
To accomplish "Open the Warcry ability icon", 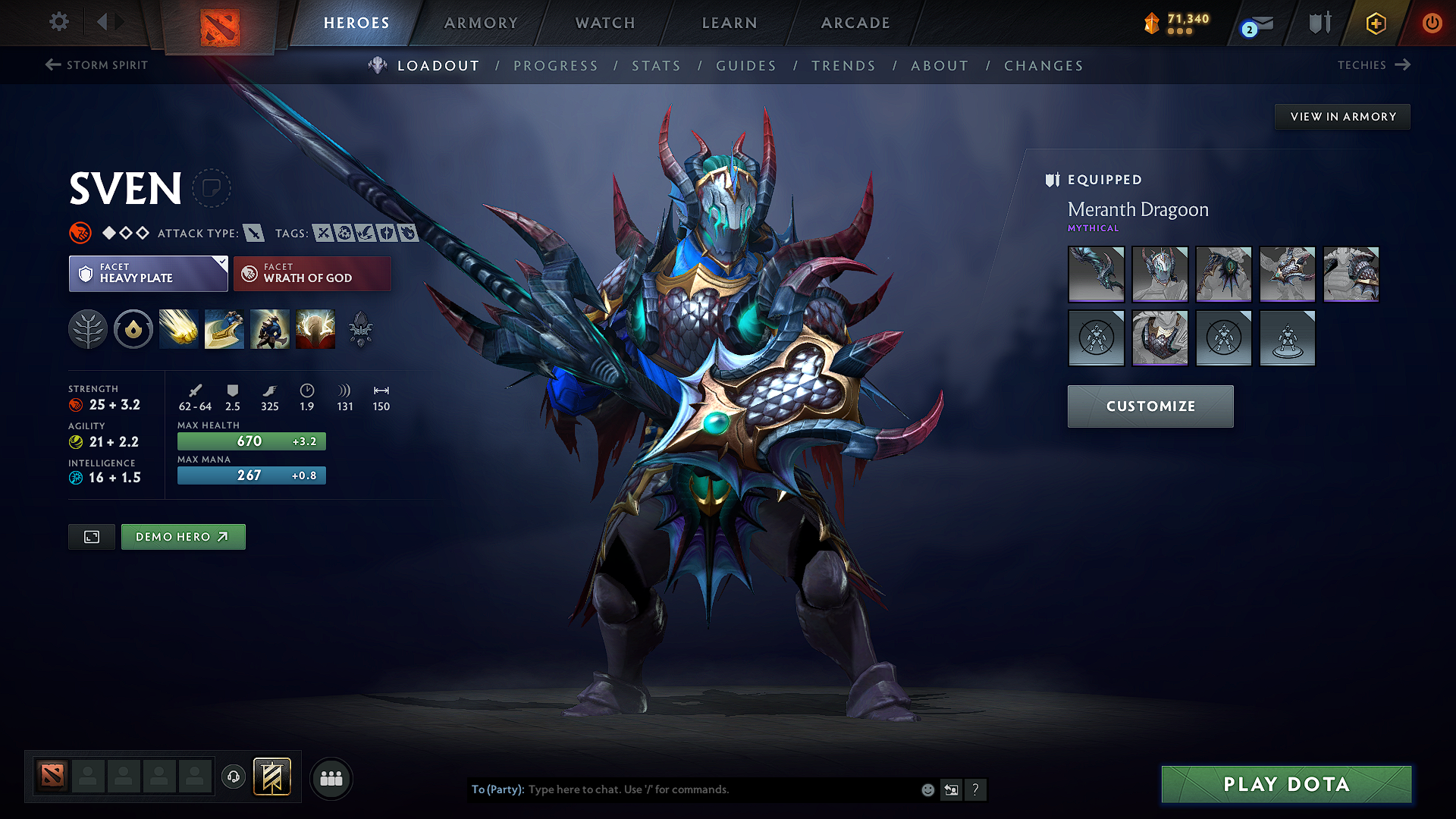I will (x=270, y=329).
